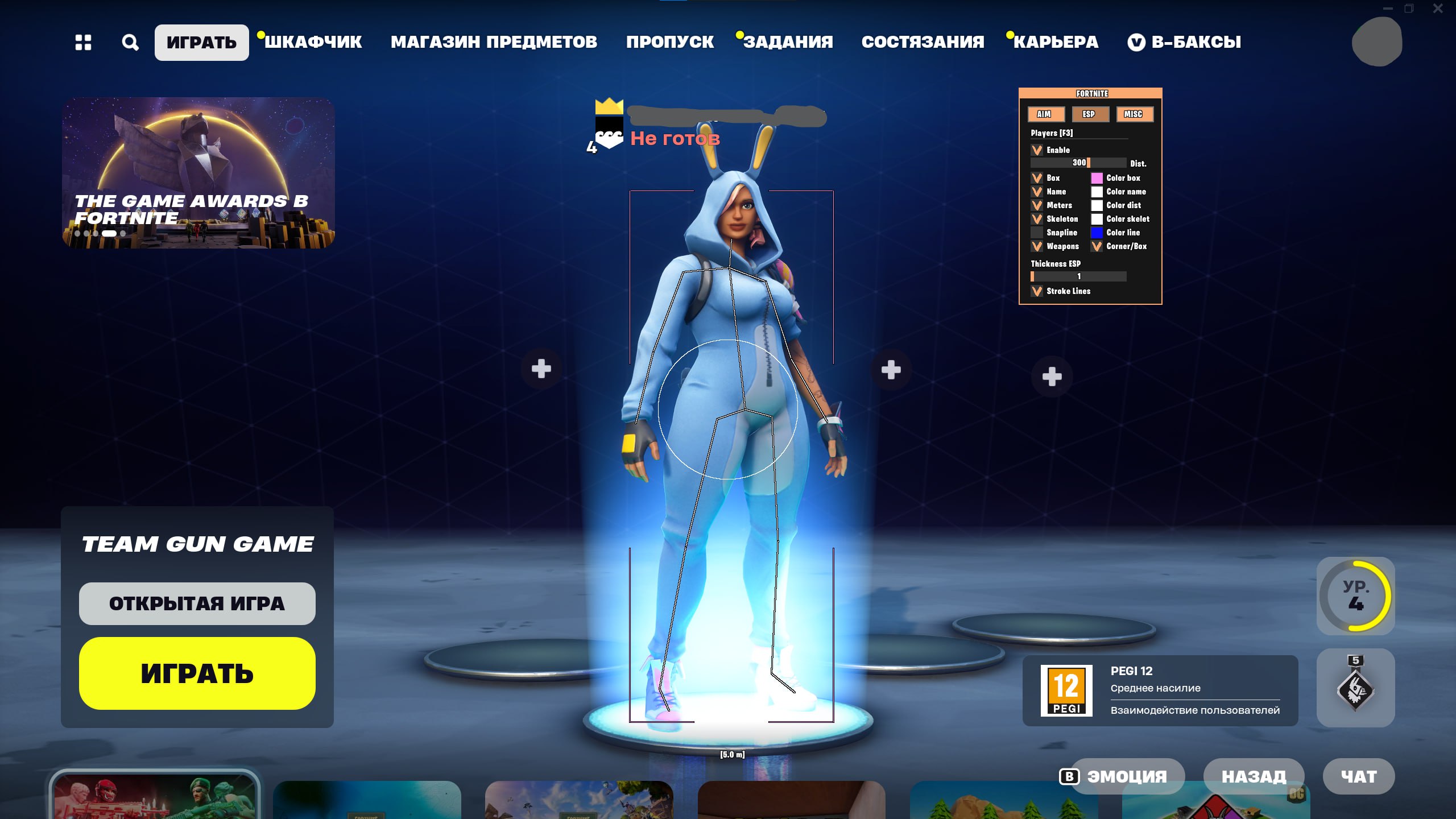Open the llama badge icon
This screenshot has width=1456, height=819.
point(1355,688)
